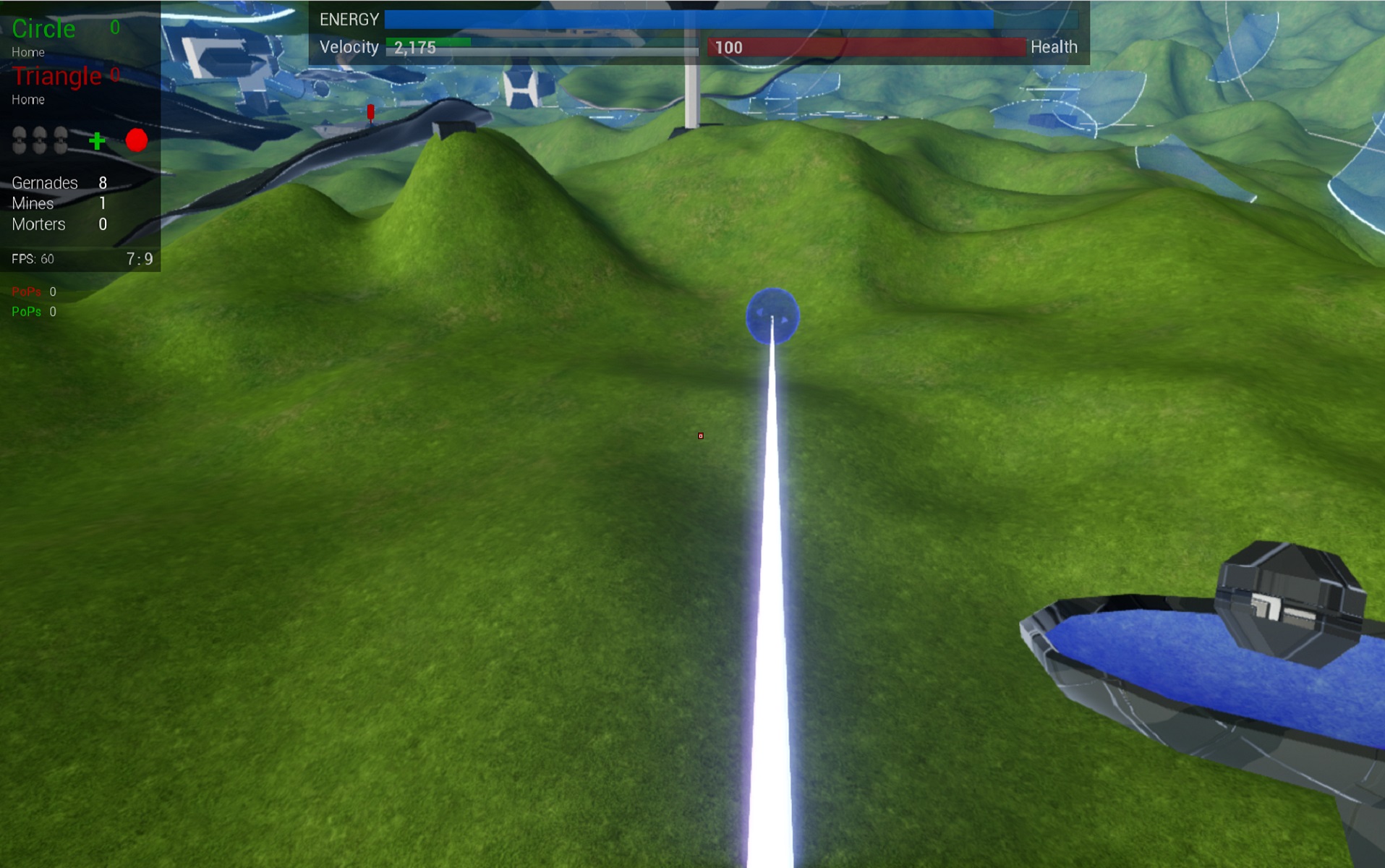The image size is (1385, 868).
Task: Click the green plus HUD icon
Action: click(97, 140)
